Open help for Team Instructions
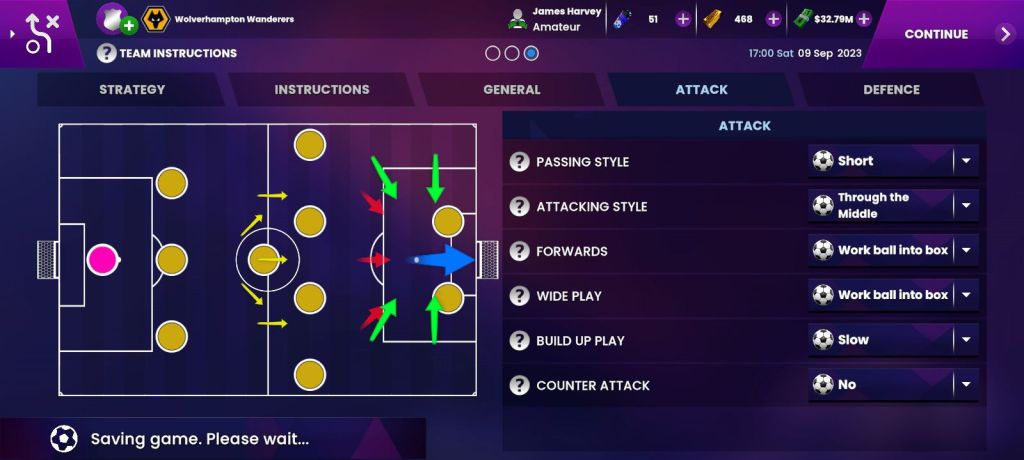This screenshot has width=1024, height=460. (x=107, y=53)
